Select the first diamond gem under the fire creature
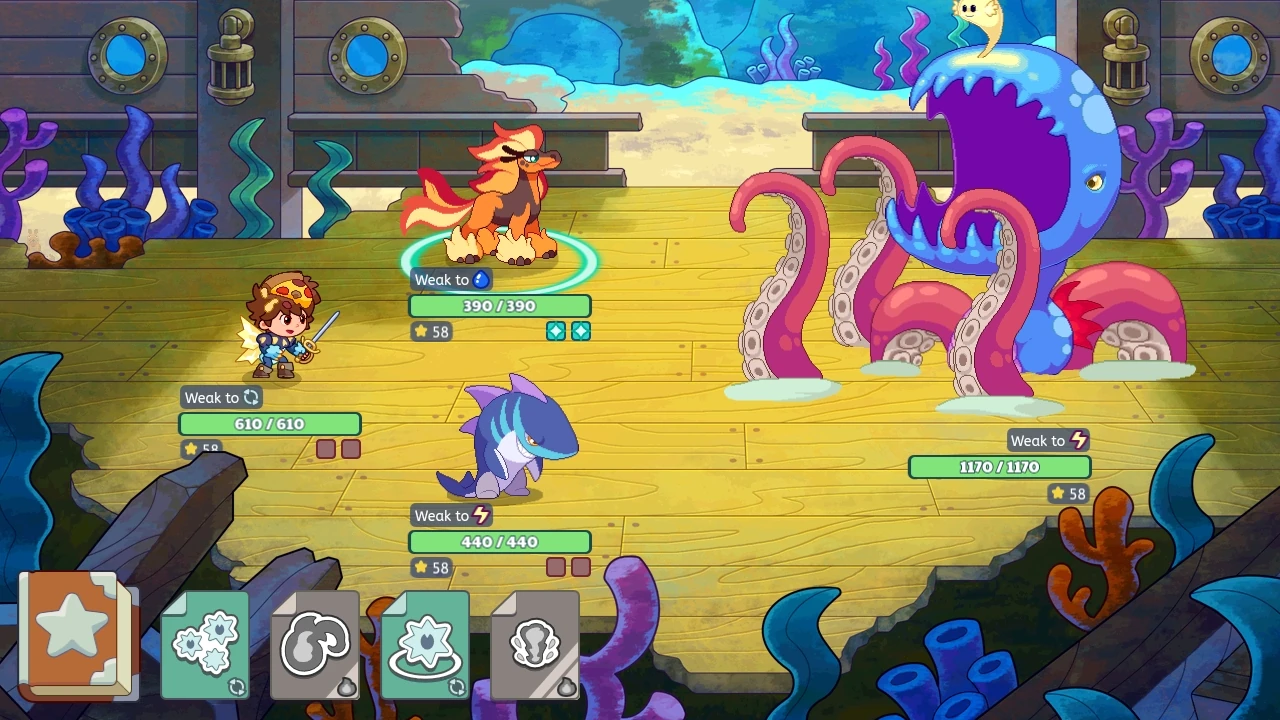Image resolution: width=1280 pixels, height=720 pixels. click(x=558, y=331)
